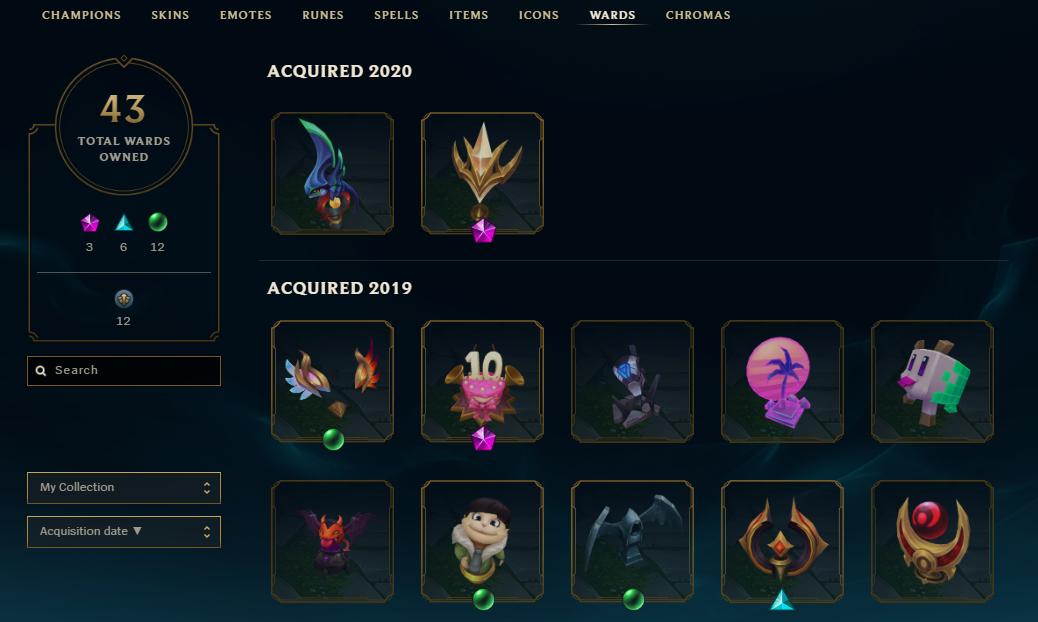Viewport: 1038px width, 622px height.
Task: Choose the red orb golden ward
Action: (932, 541)
